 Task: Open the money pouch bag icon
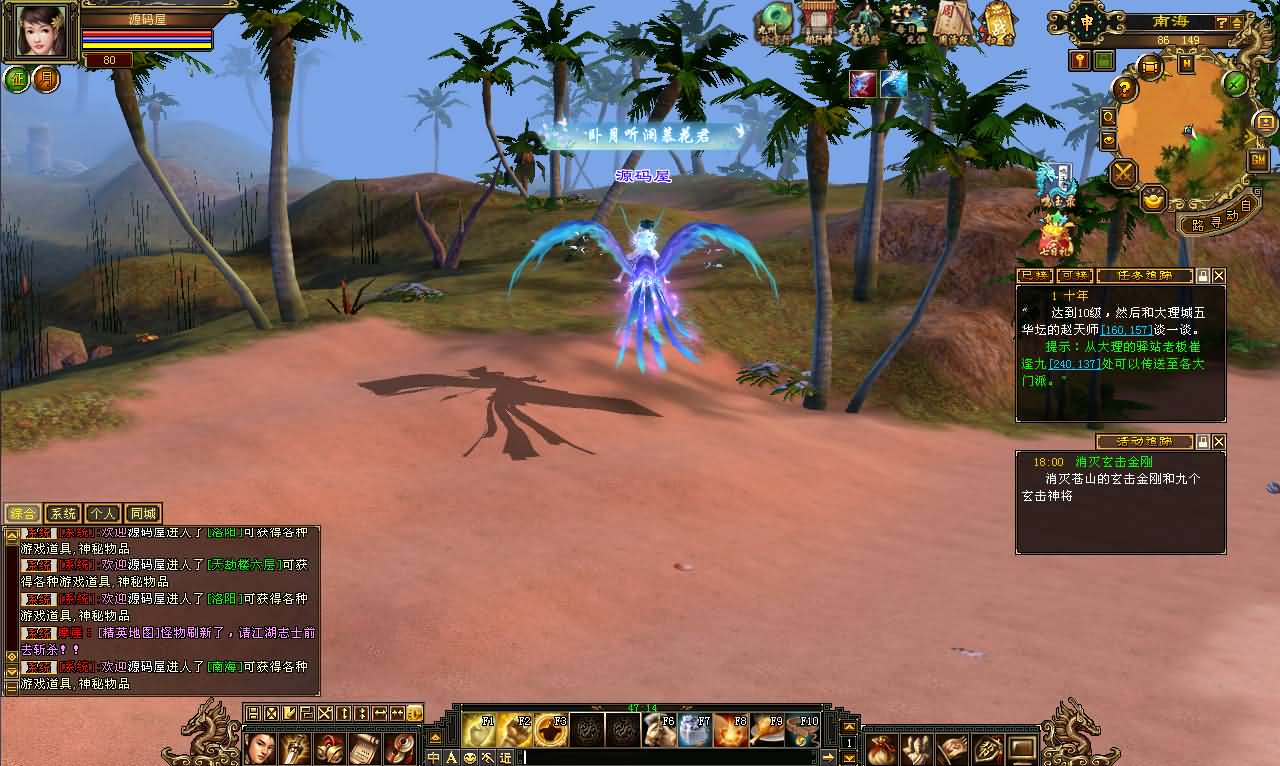coord(881,748)
